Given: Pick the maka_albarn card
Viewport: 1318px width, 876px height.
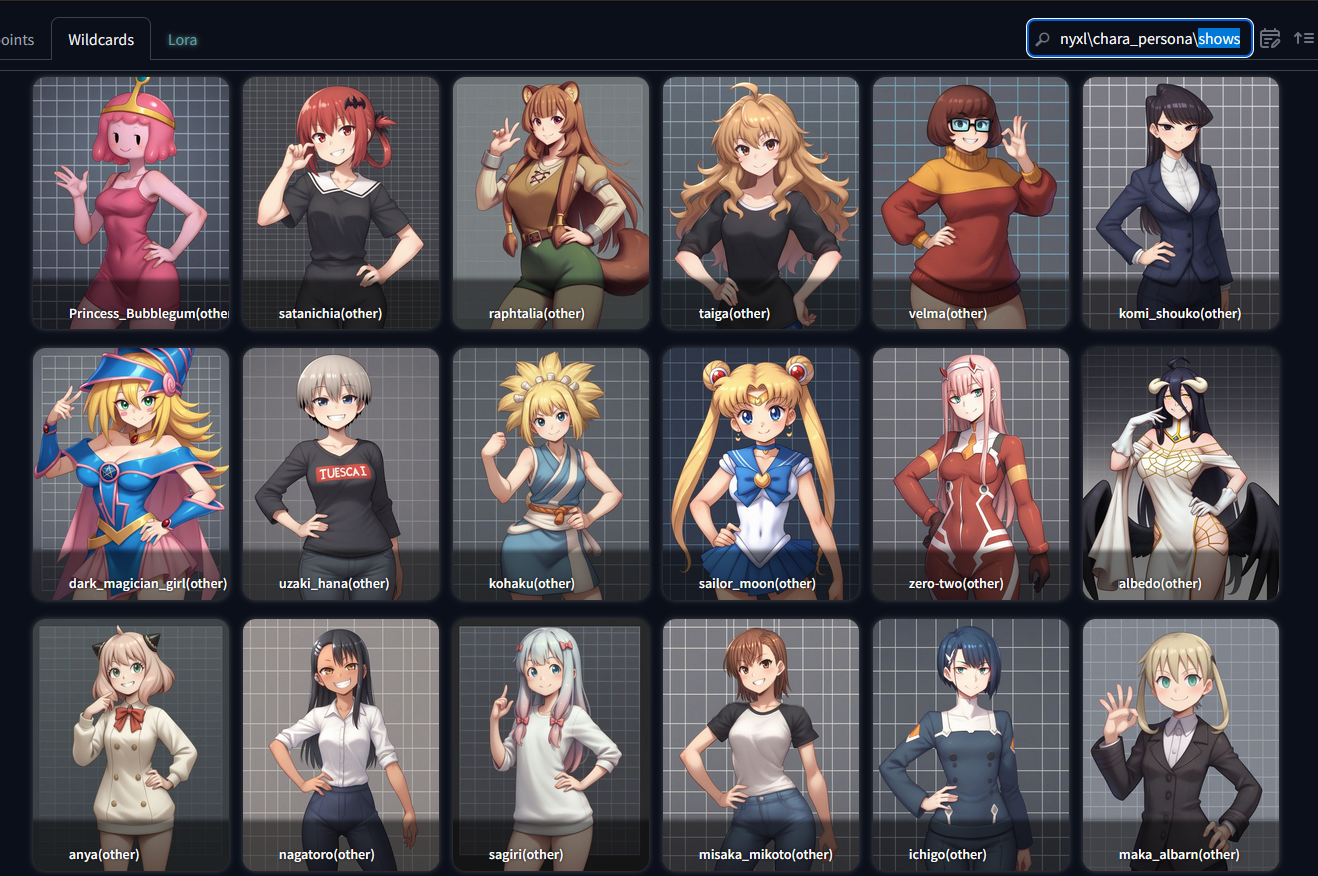Looking at the screenshot, I should coord(1181,745).
